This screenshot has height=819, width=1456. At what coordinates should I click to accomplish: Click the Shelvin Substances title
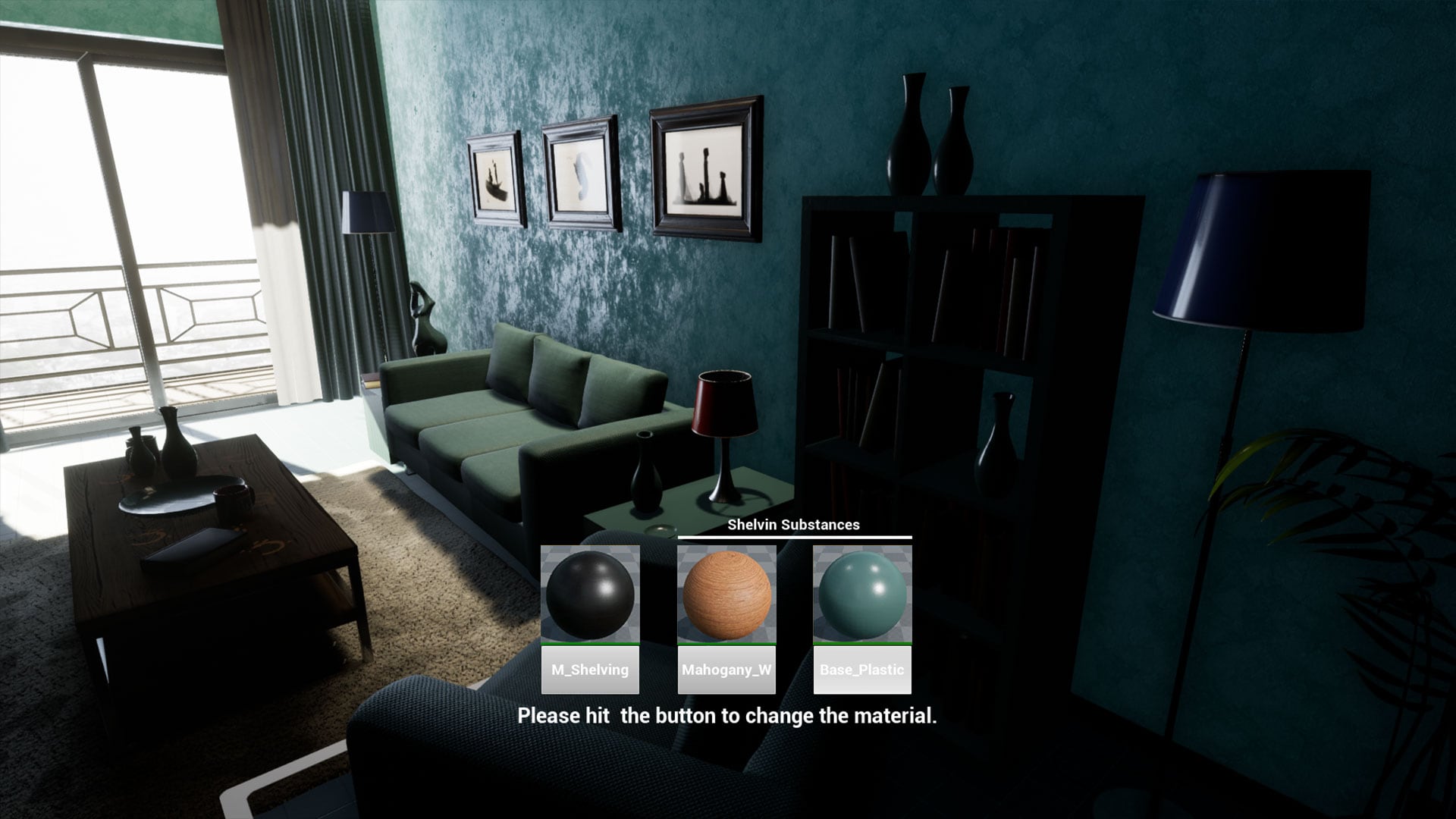[793, 523]
